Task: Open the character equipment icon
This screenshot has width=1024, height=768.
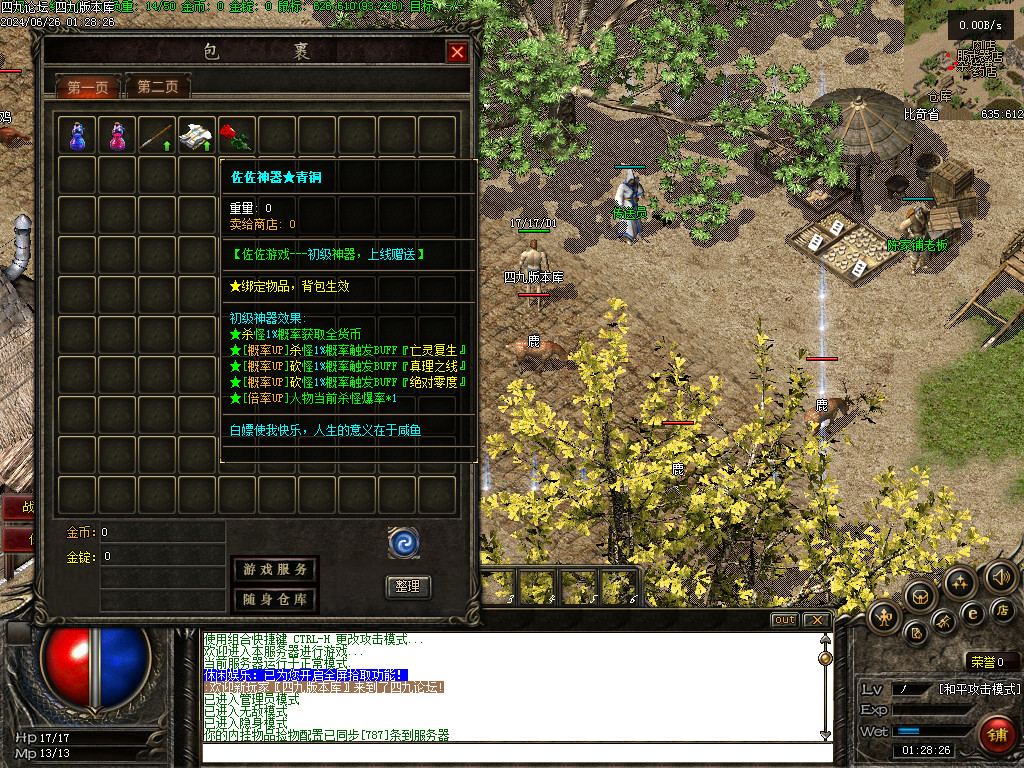Action: (x=883, y=616)
